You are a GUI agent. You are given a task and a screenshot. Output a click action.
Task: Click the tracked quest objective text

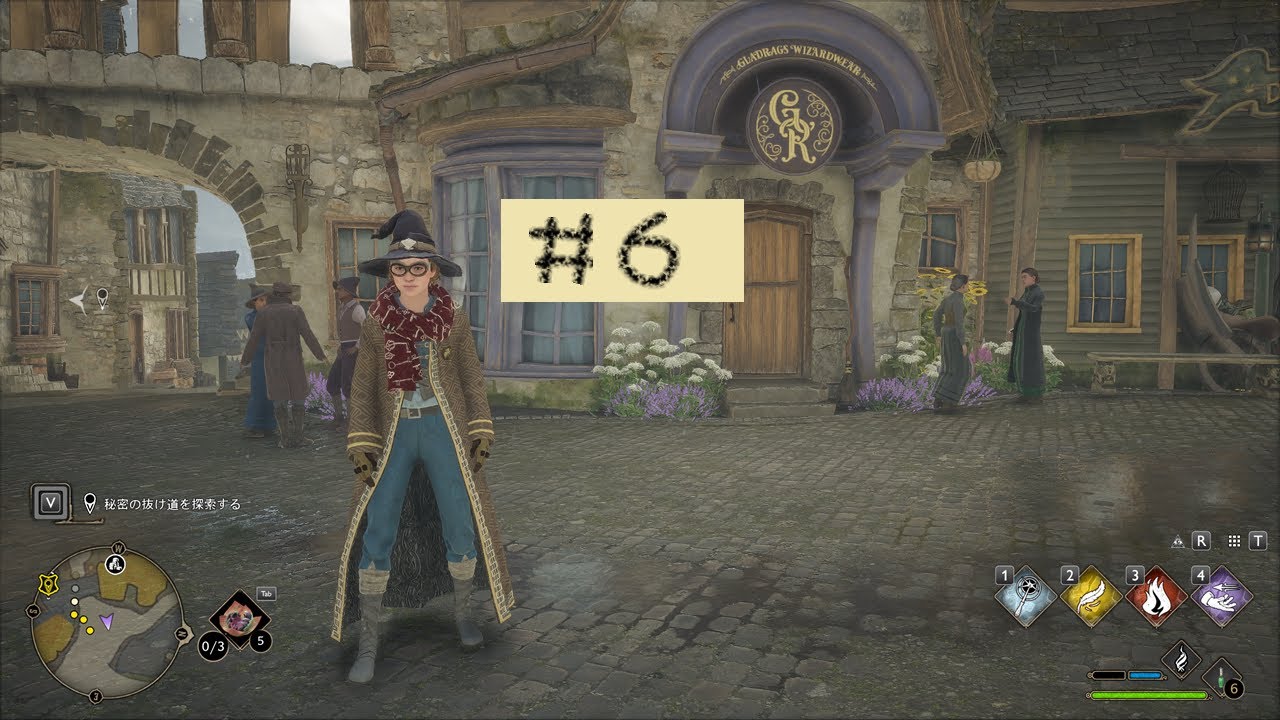pos(172,504)
